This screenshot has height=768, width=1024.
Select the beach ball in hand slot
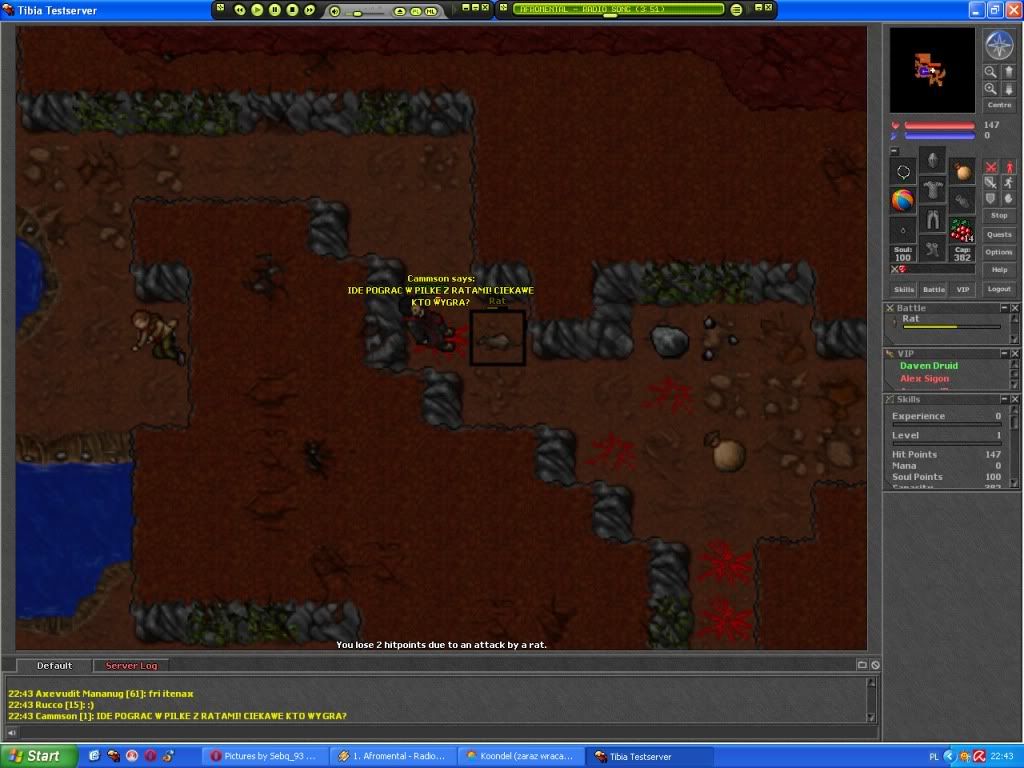point(903,200)
